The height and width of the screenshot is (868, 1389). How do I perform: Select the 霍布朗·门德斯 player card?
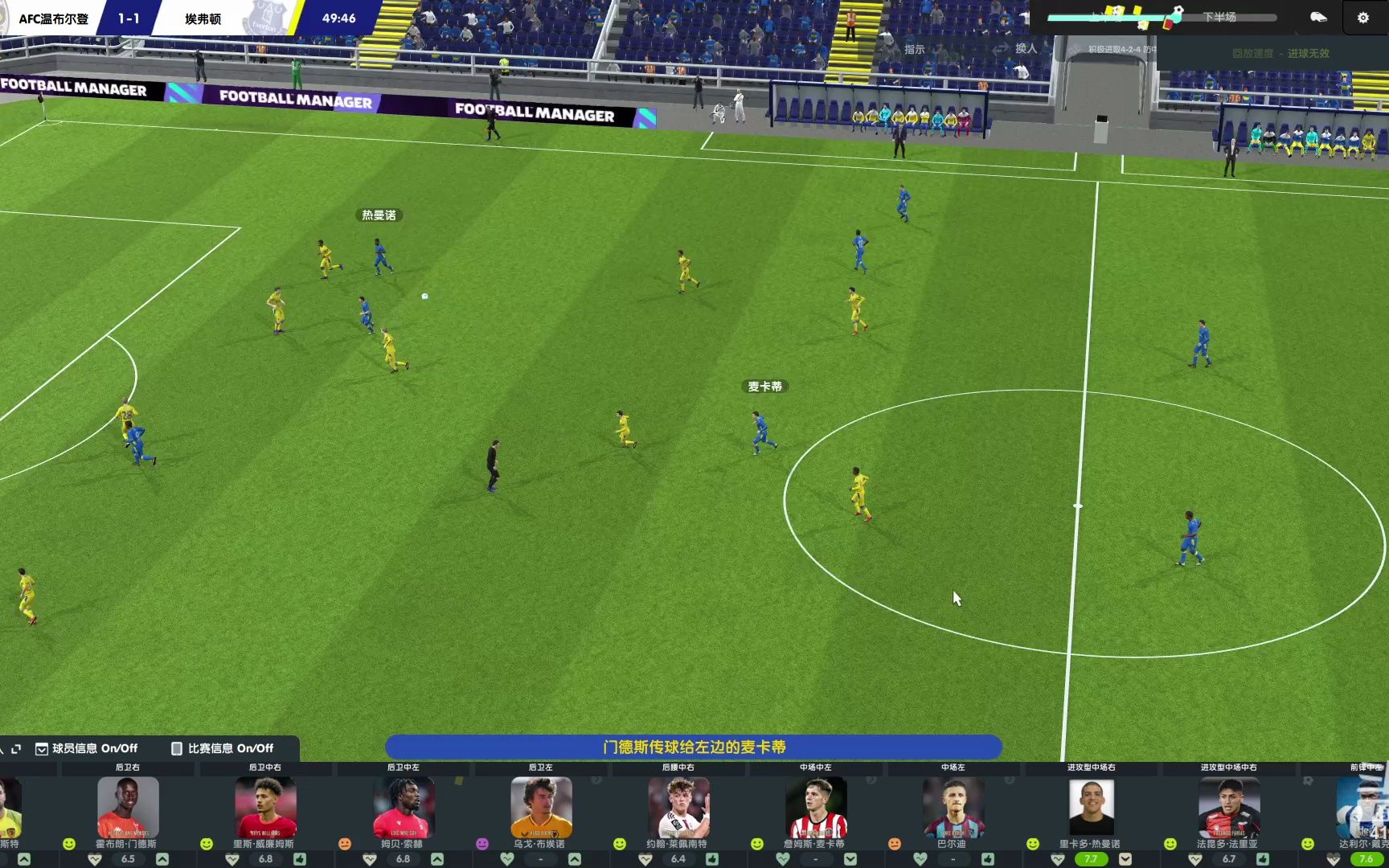click(127, 808)
